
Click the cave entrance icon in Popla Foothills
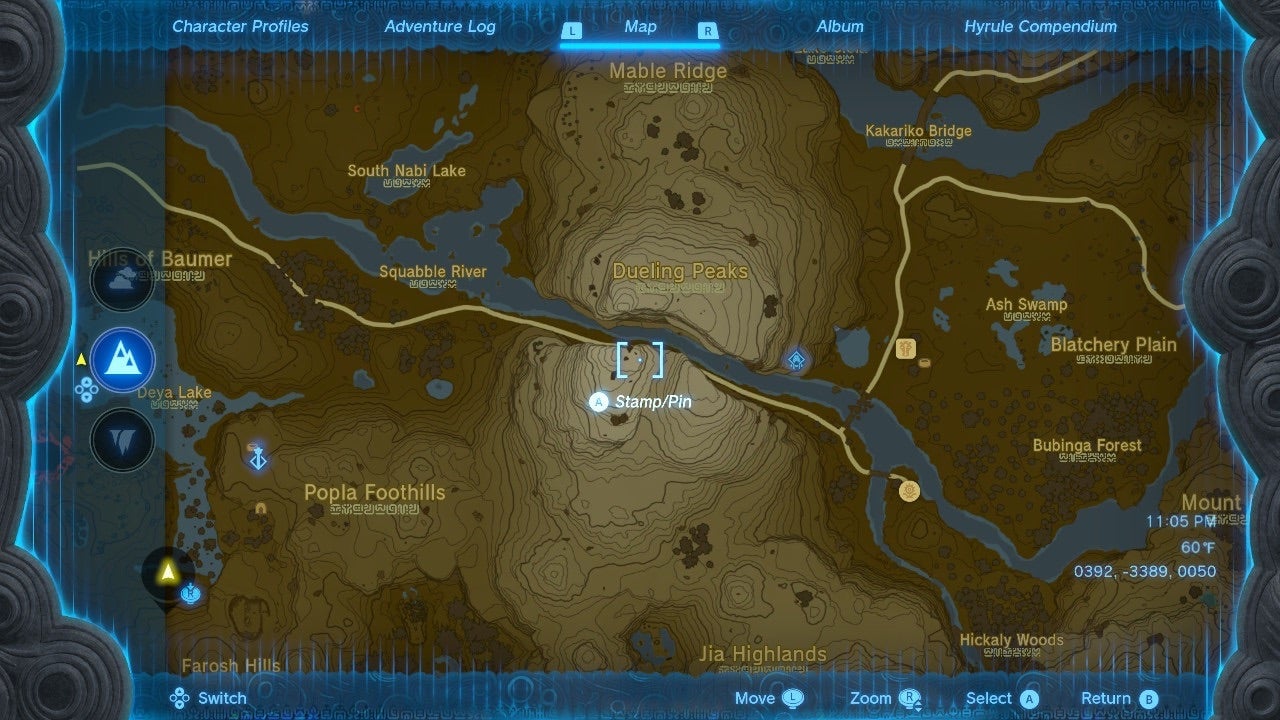click(x=260, y=510)
